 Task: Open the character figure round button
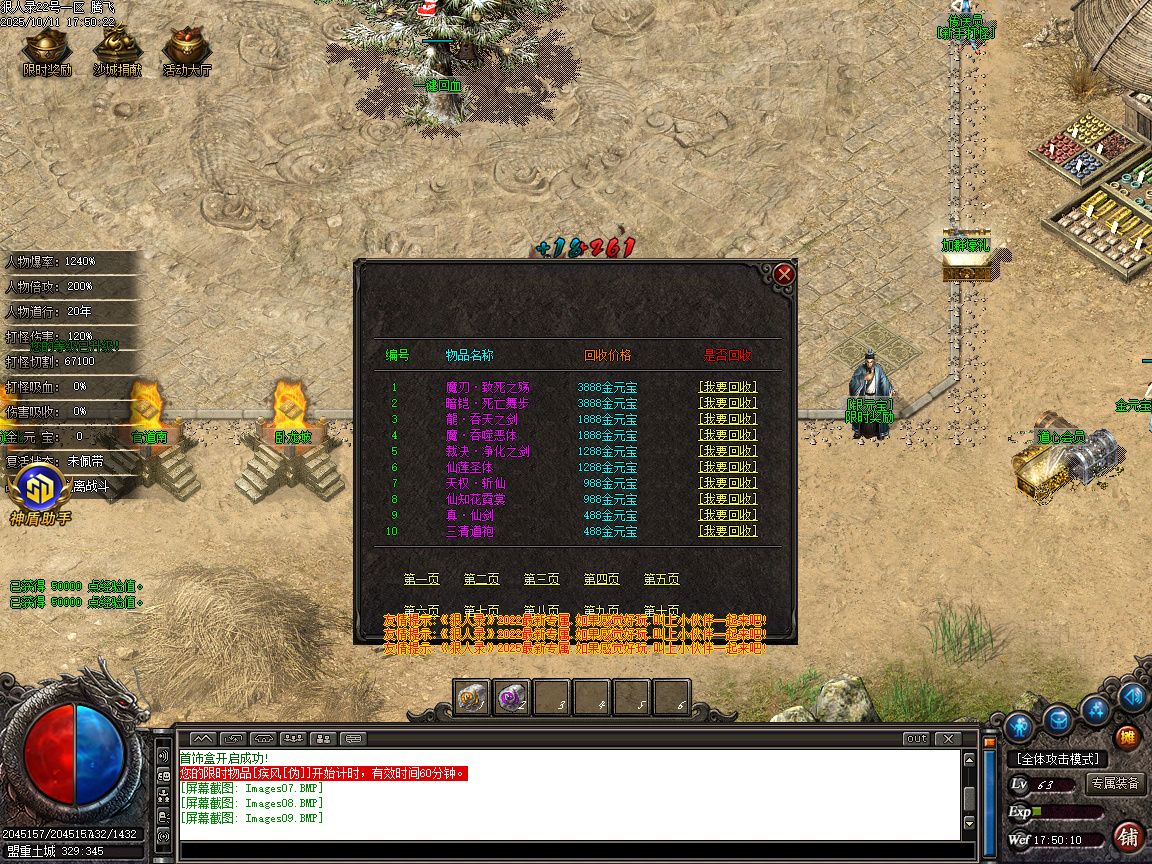pos(1019,724)
